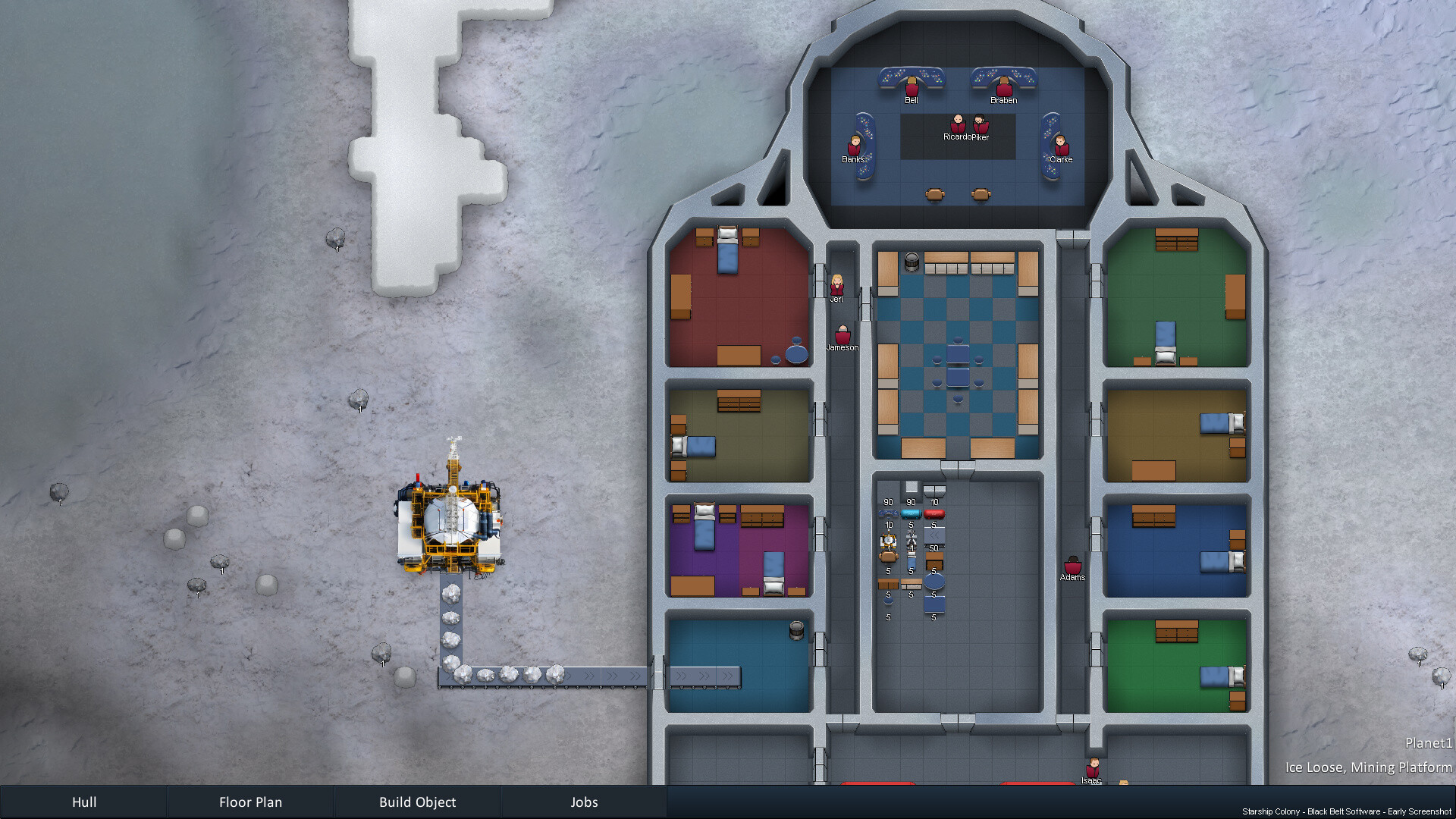Click the central table in the checkered mess hall
Image resolution: width=1456 pixels, height=819 pixels.
coord(957,364)
